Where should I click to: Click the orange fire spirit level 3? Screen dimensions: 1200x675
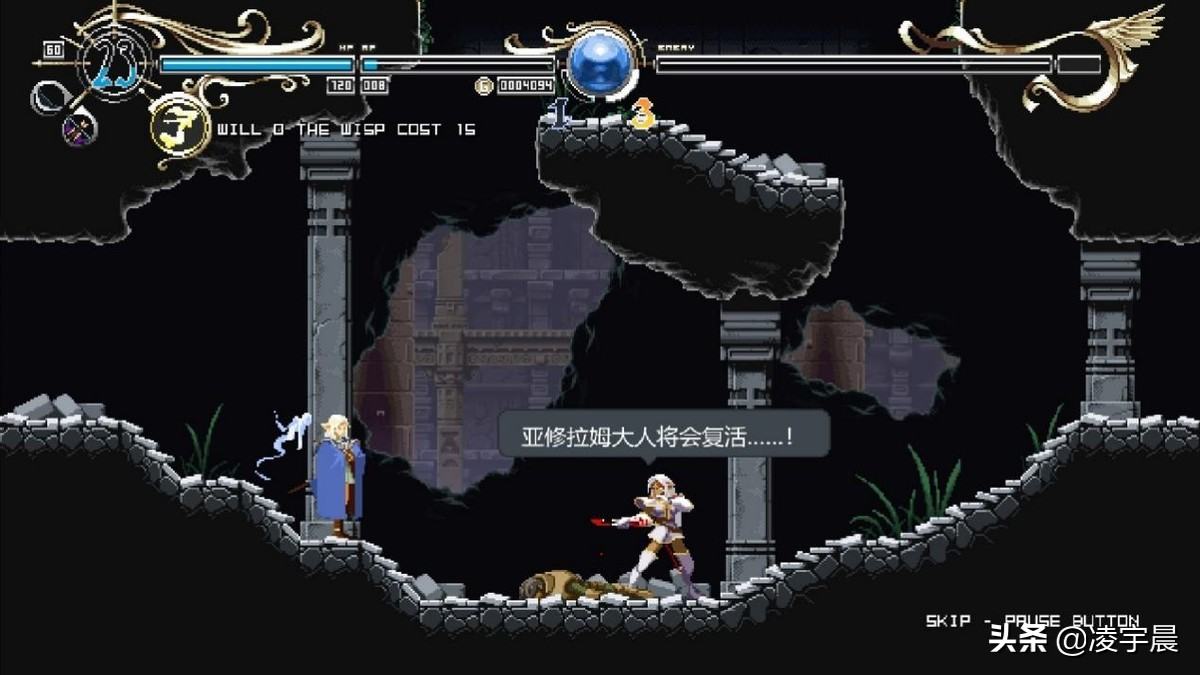point(641,113)
